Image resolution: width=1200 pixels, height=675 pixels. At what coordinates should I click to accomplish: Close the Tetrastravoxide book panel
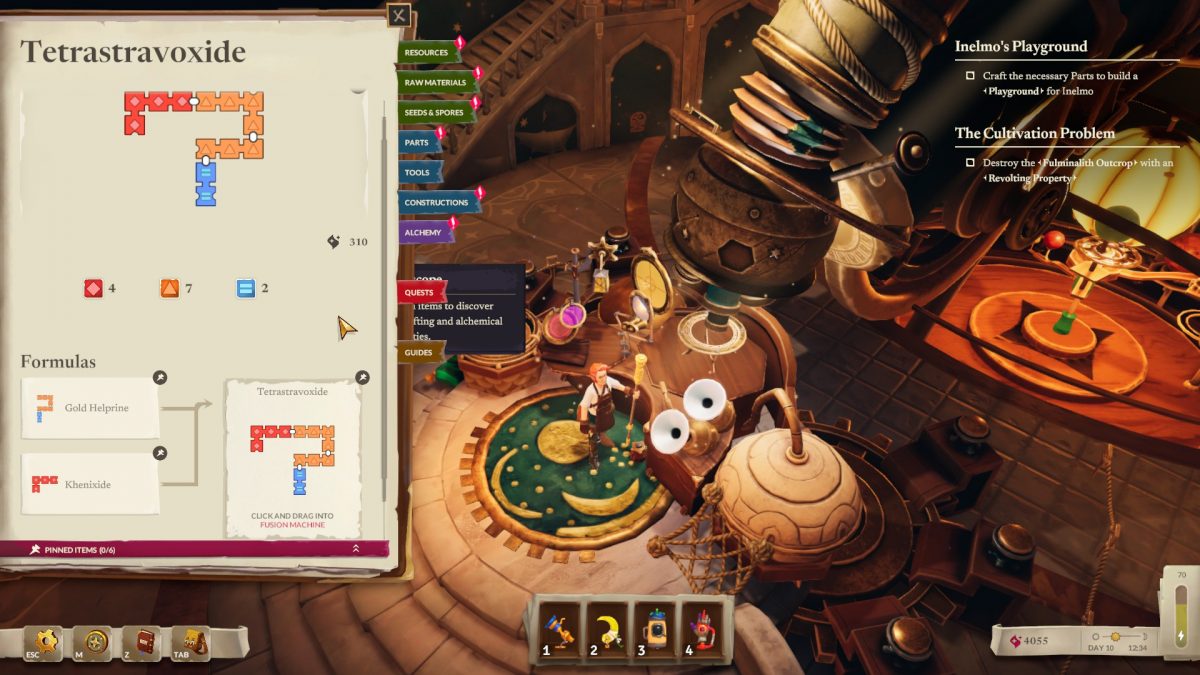[399, 16]
